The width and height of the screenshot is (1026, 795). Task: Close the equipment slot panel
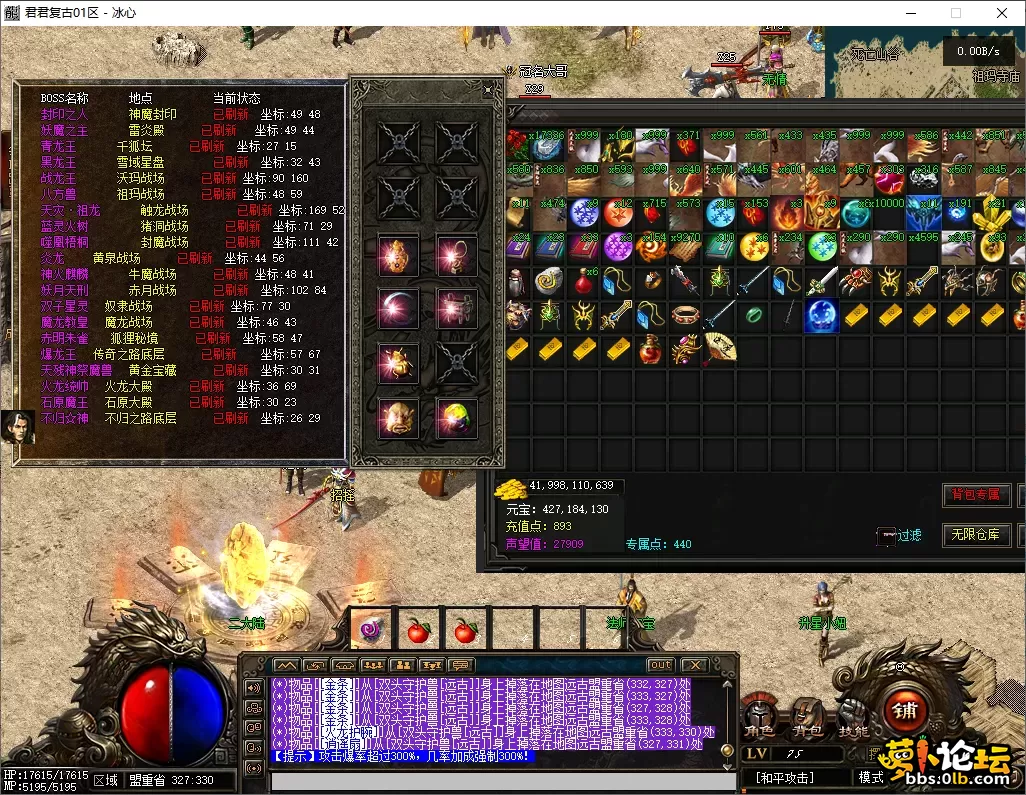point(488,90)
